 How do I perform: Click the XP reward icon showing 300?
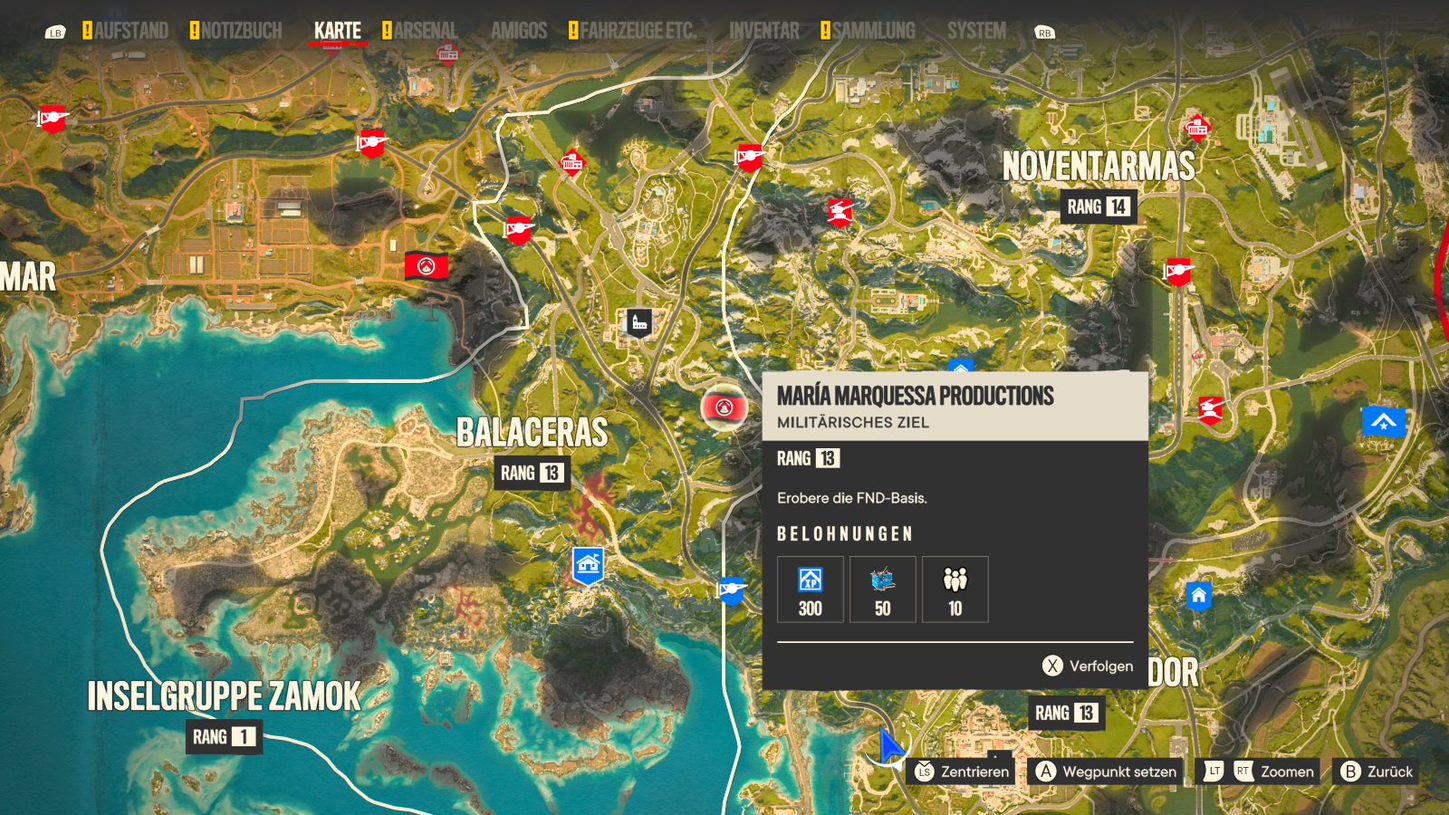[809, 588]
